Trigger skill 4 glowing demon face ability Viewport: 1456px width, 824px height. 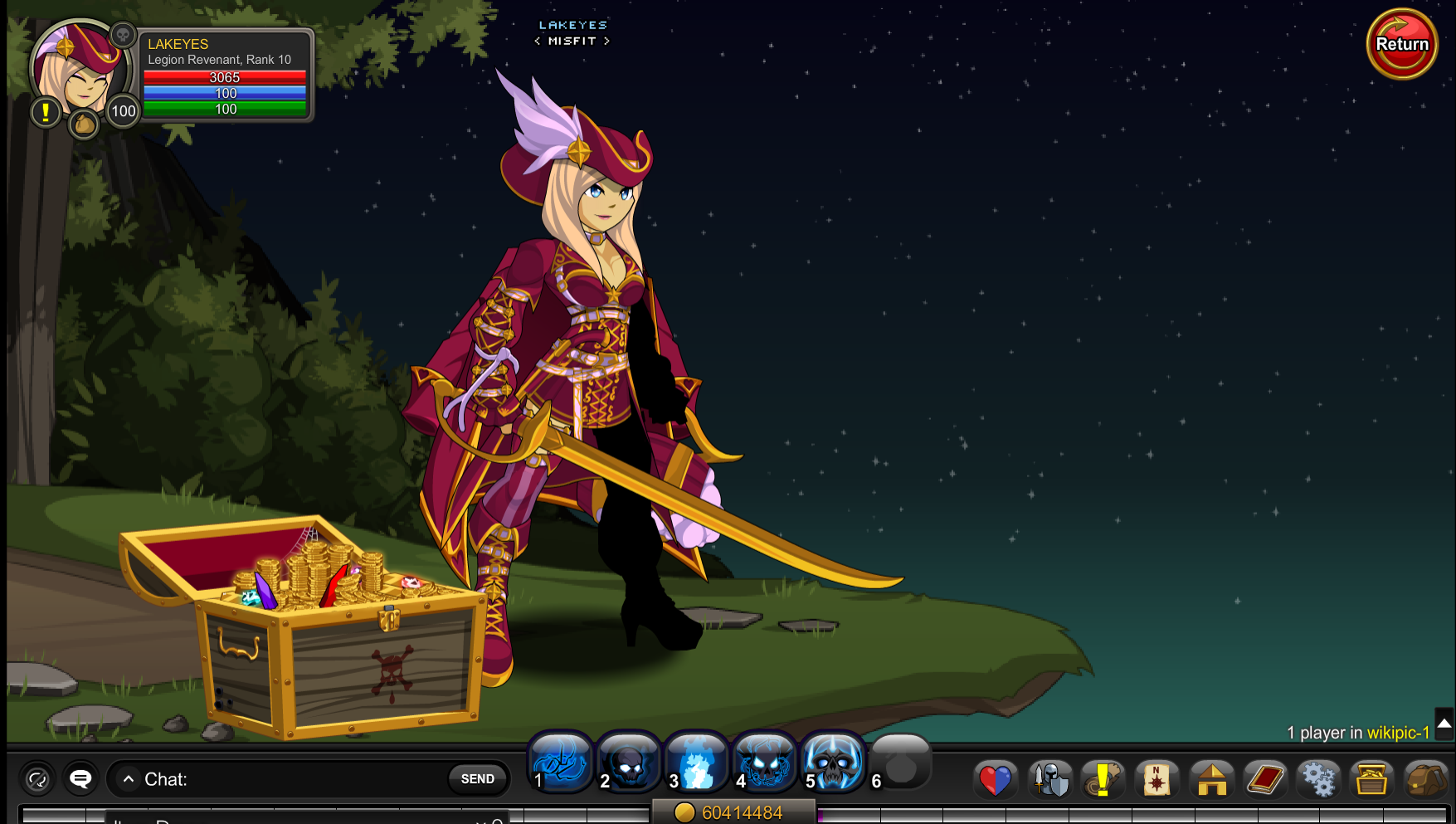tap(764, 762)
